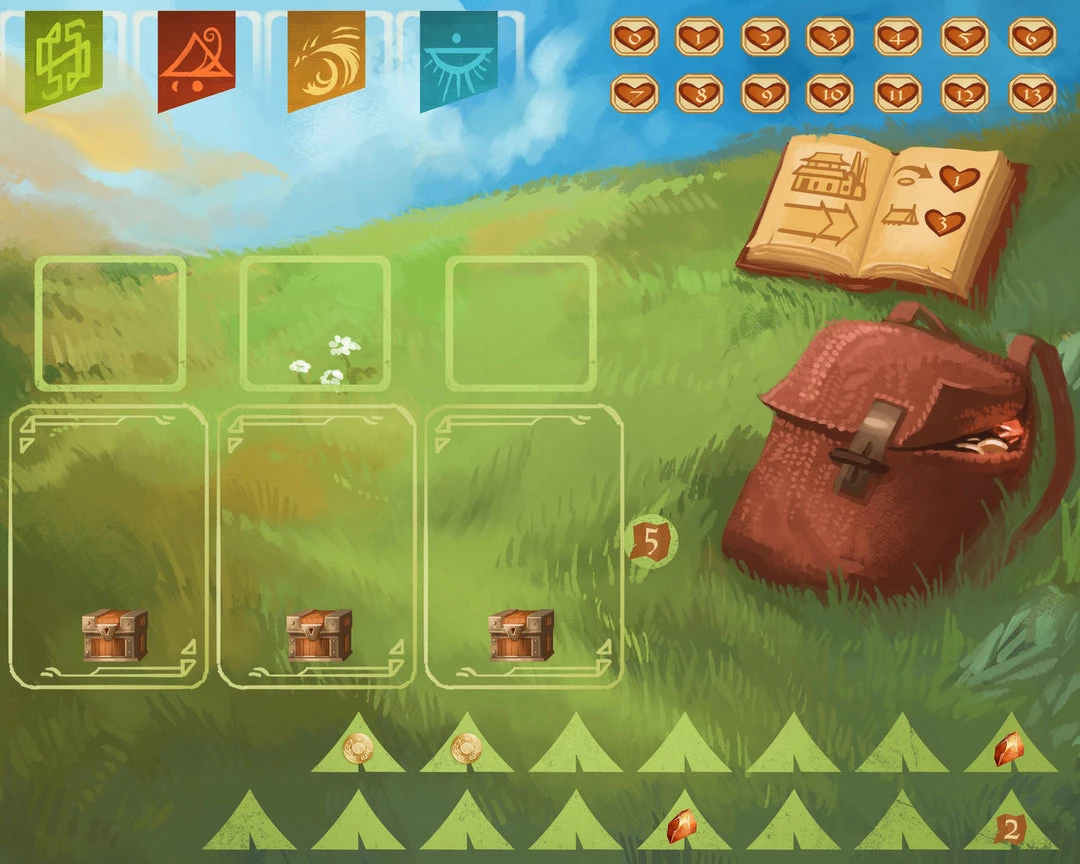The image size is (1080, 864).
Task: Choose the heart numbered 13
Action: click(x=1032, y=94)
